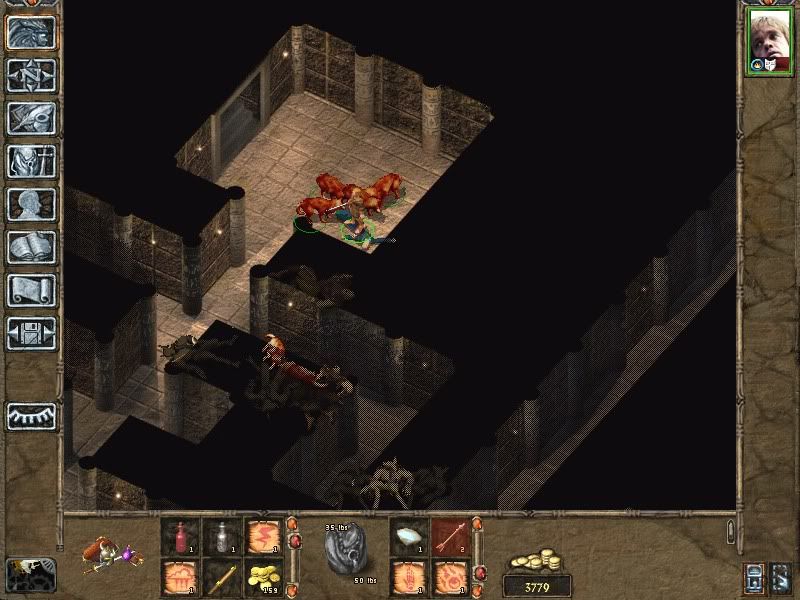Take the lightning bolt scroll
The image size is (800, 600).
click(263, 537)
